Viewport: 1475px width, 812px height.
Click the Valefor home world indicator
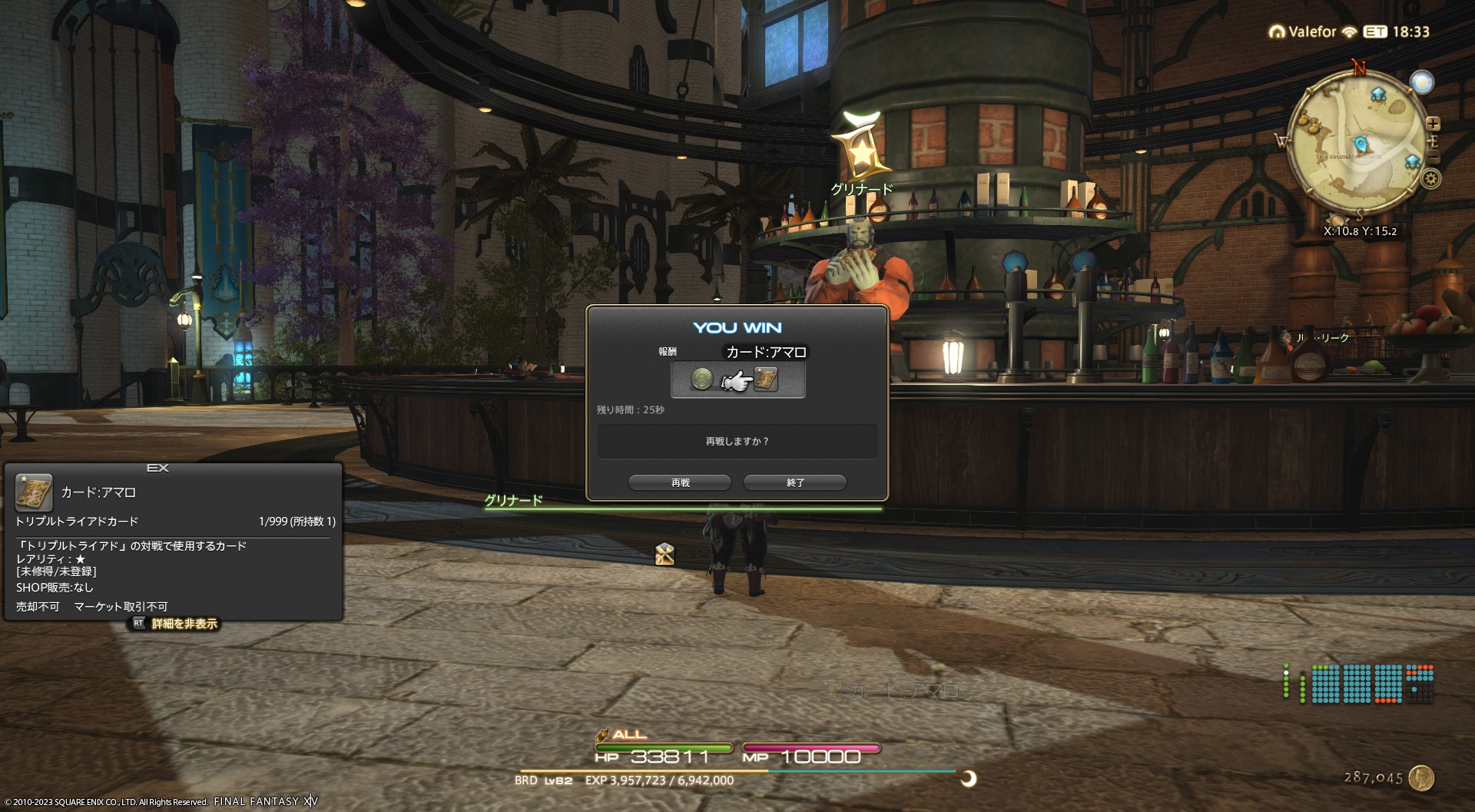tap(1304, 31)
